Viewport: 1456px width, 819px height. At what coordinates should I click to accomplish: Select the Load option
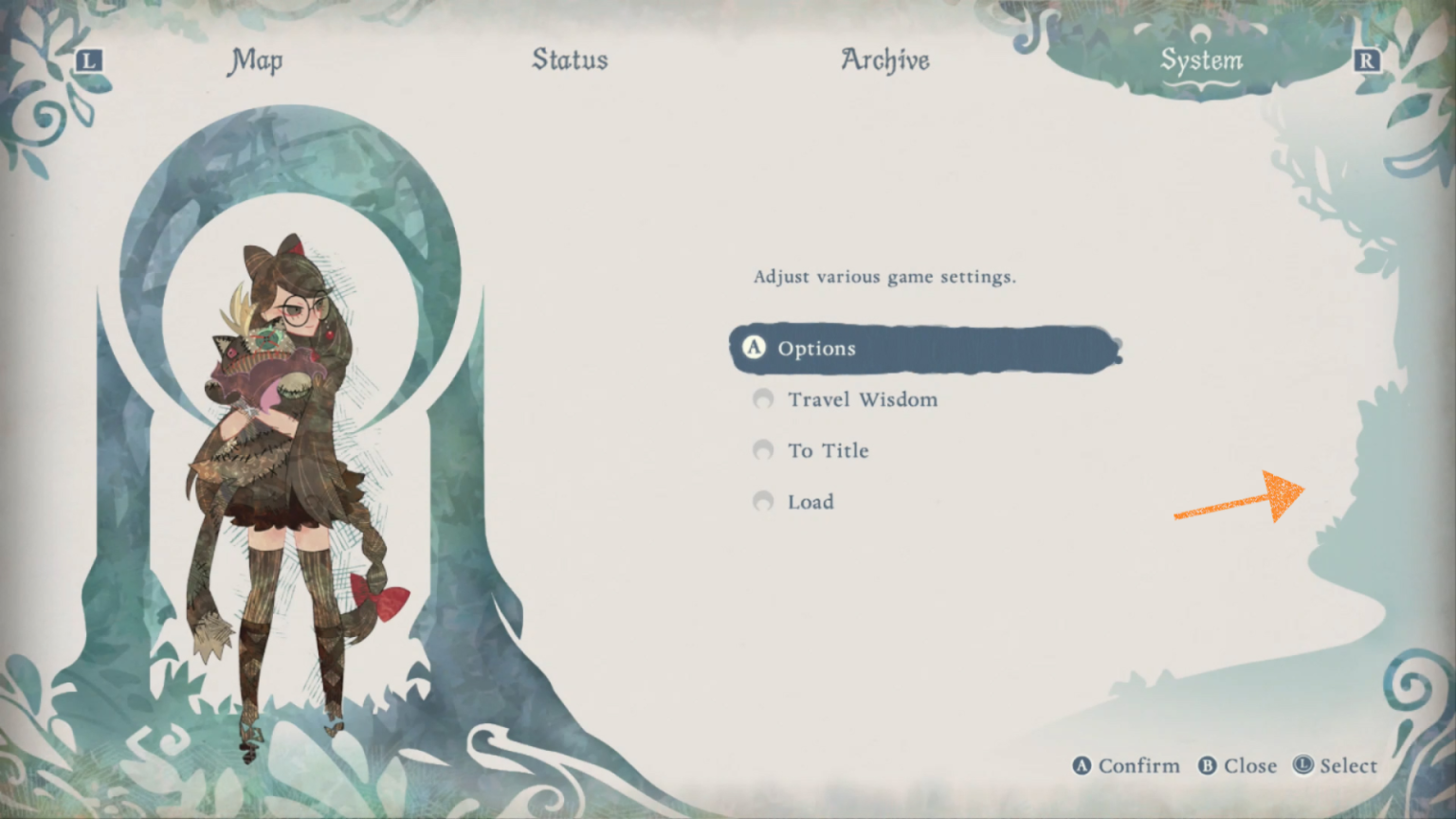click(810, 501)
